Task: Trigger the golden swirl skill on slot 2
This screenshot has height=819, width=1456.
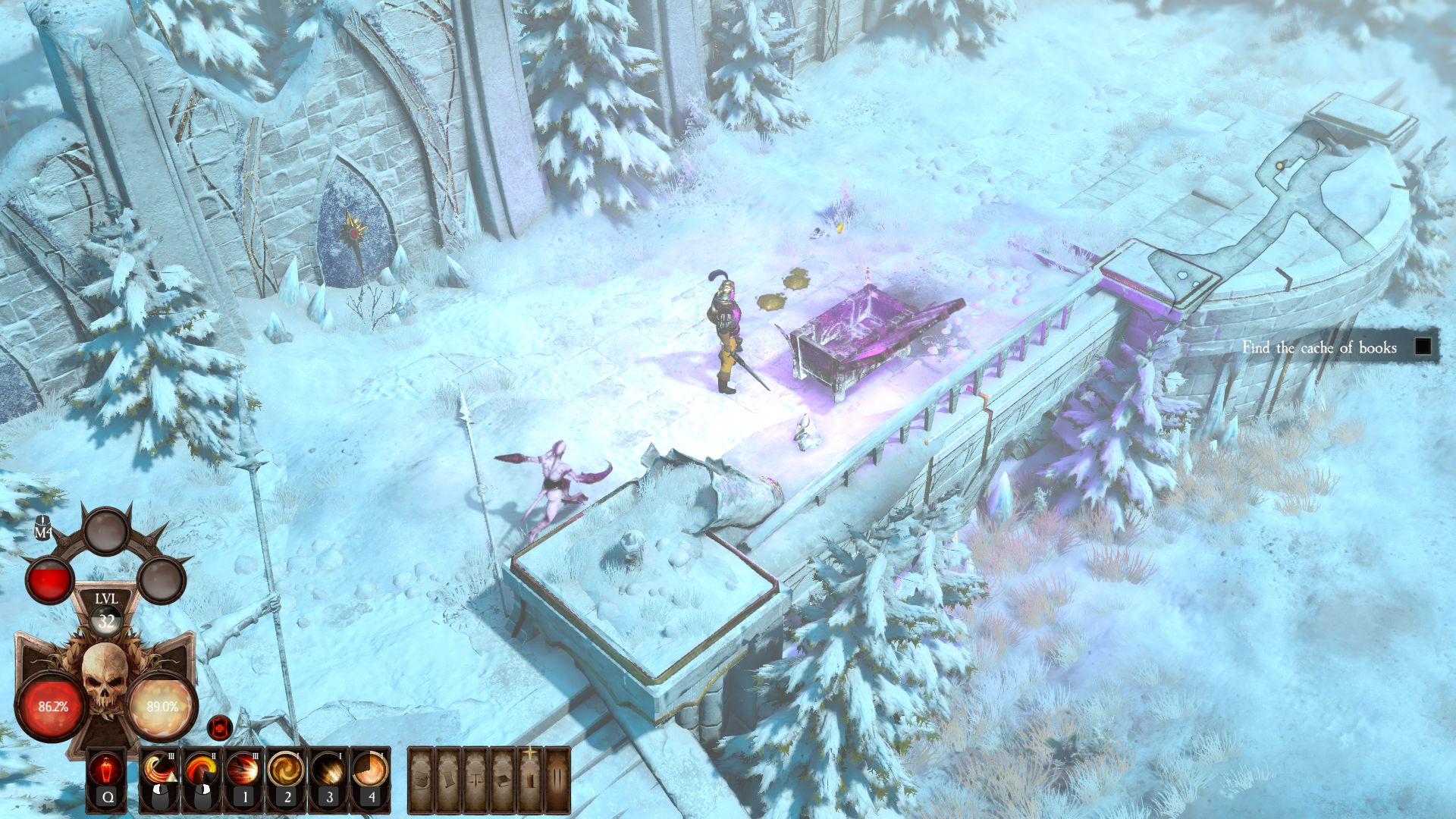Action: pyautogui.click(x=286, y=770)
